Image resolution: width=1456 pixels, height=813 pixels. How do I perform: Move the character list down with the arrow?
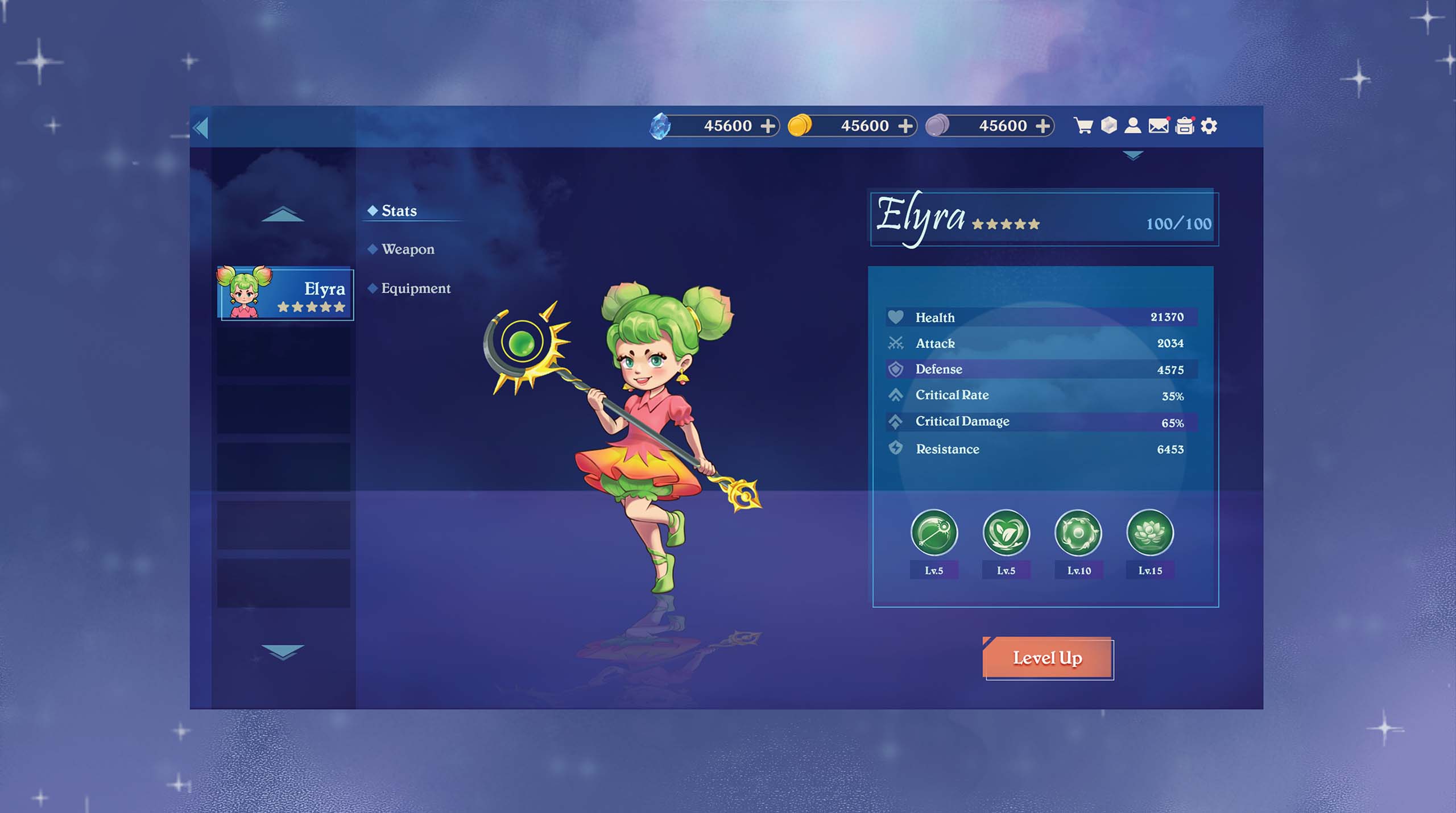tap(283, 651)
